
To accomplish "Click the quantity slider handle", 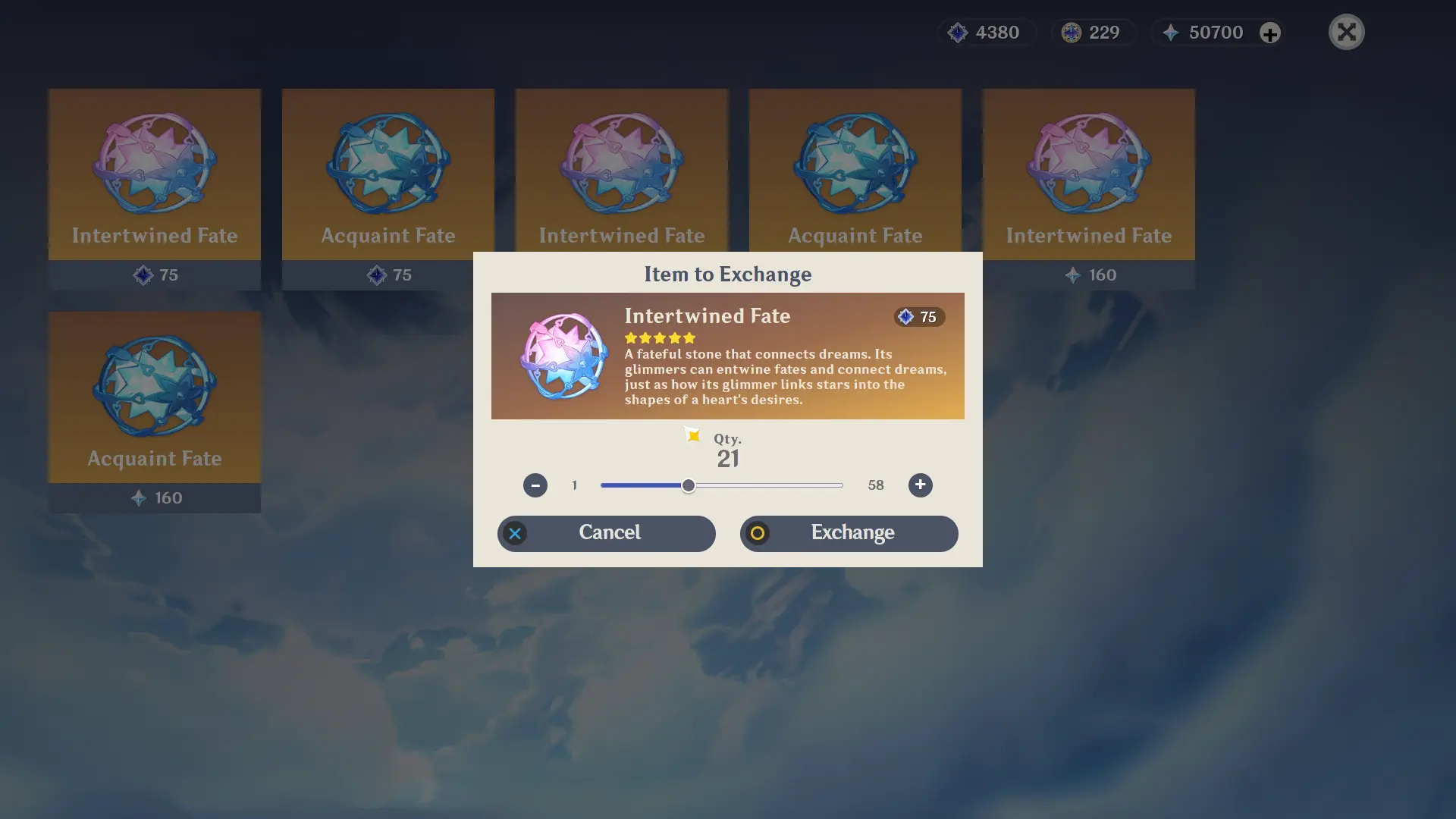I will [688, 485].
